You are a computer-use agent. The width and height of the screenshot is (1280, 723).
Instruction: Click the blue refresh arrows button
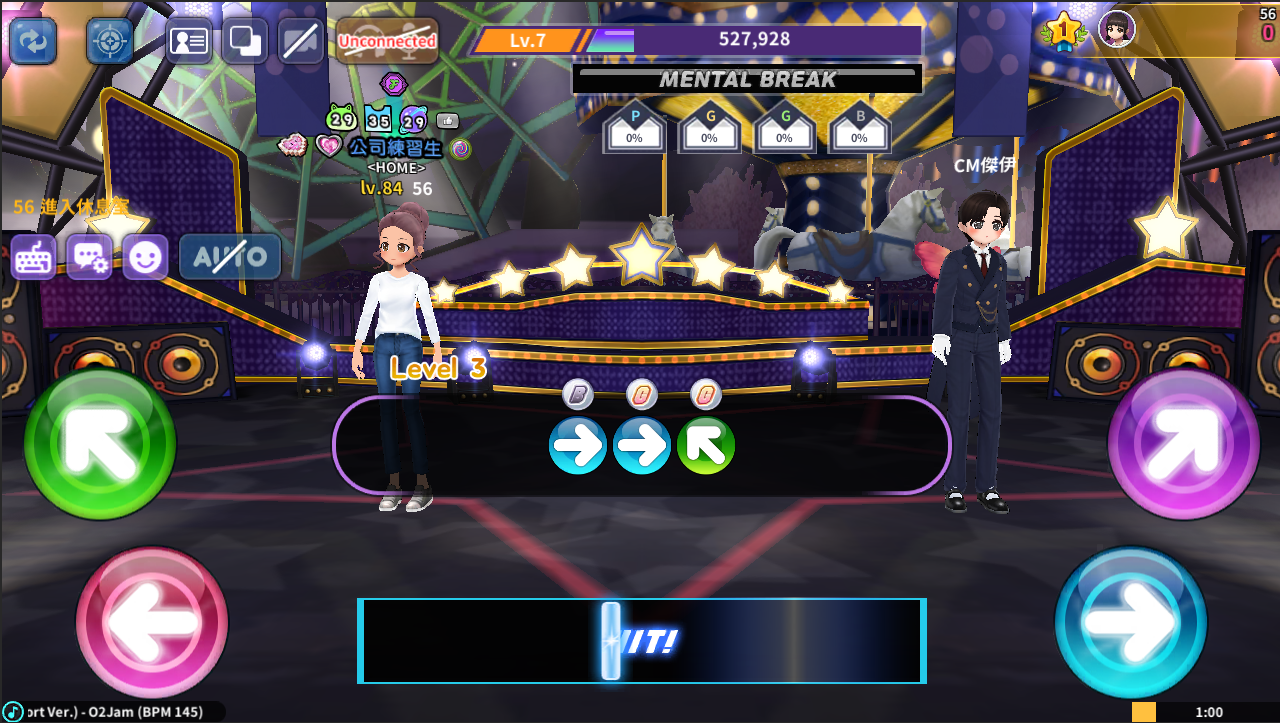click(x=33, y=41)
